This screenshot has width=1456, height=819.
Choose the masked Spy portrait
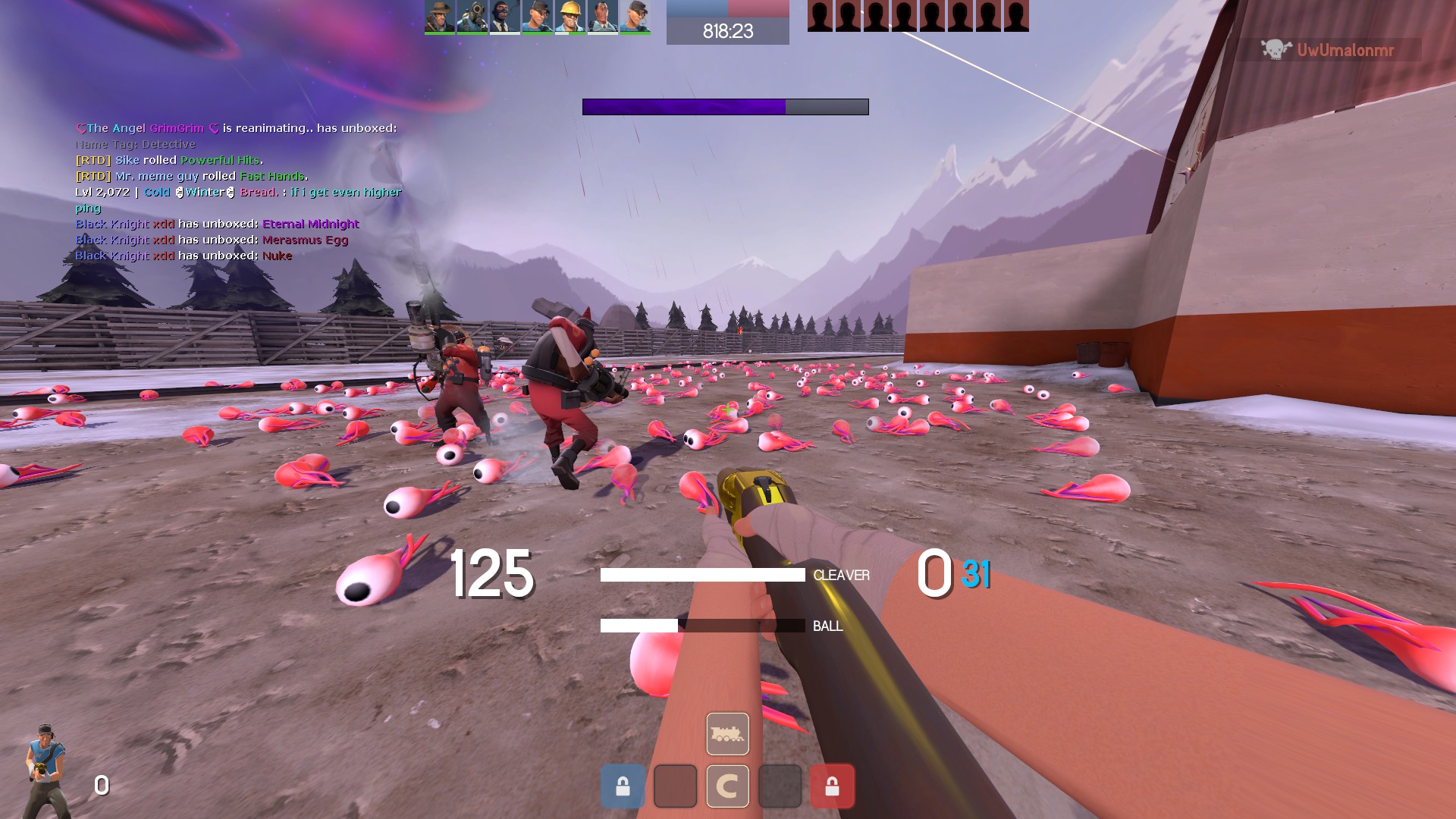tap(504, 17)
